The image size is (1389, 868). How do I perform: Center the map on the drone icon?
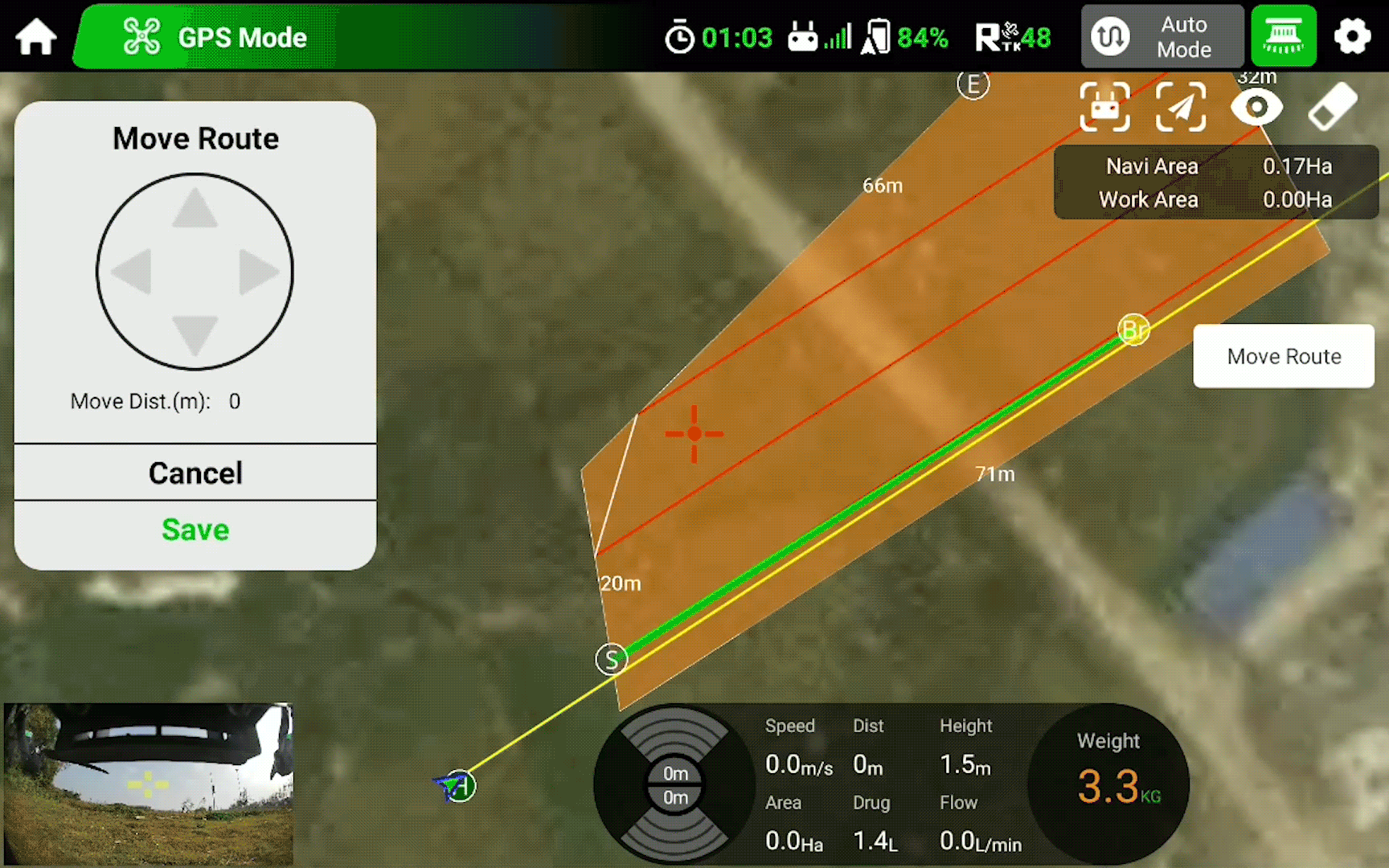pos(1105,107)
